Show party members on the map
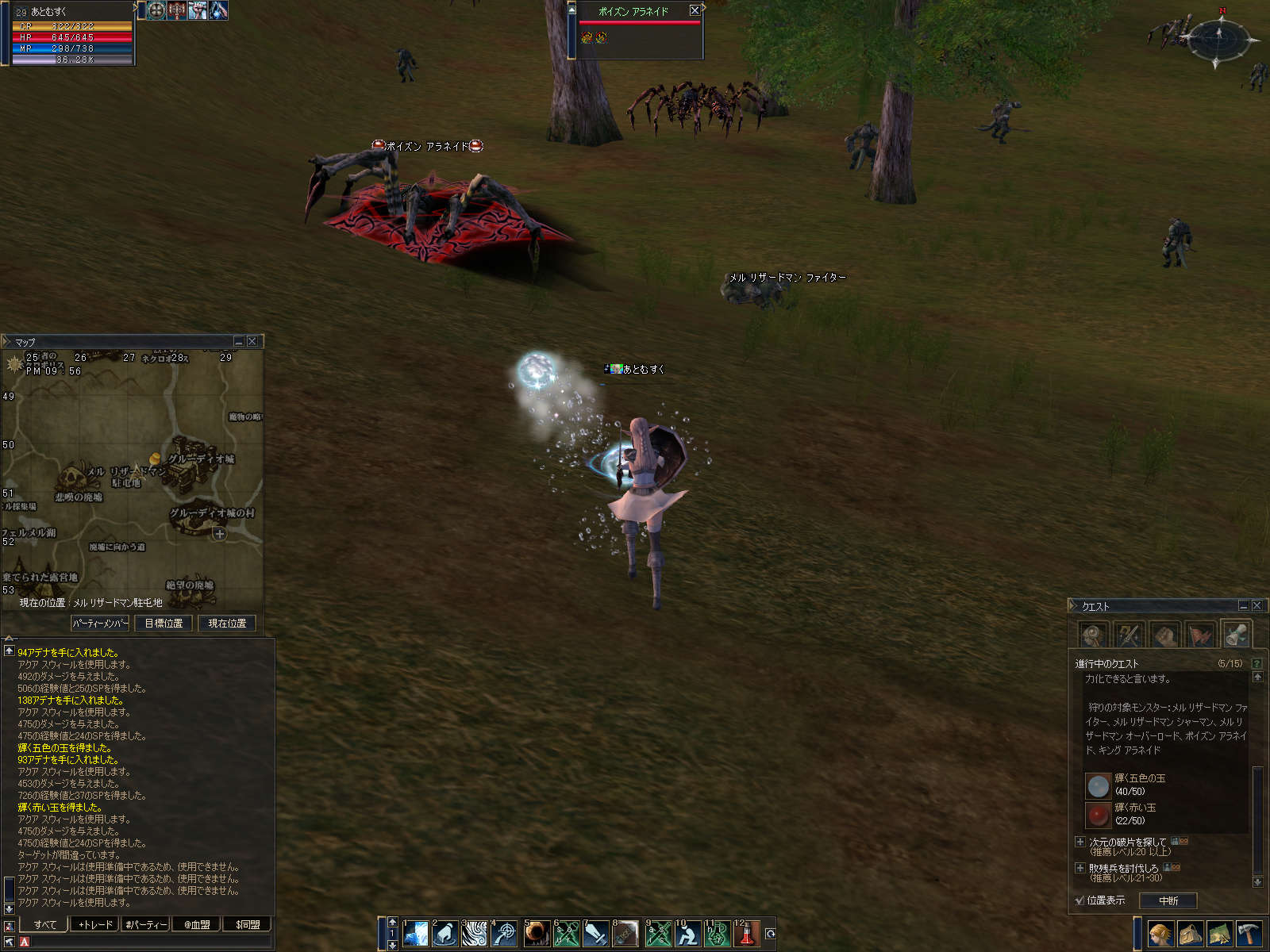1270x952 pixels. 100,624
